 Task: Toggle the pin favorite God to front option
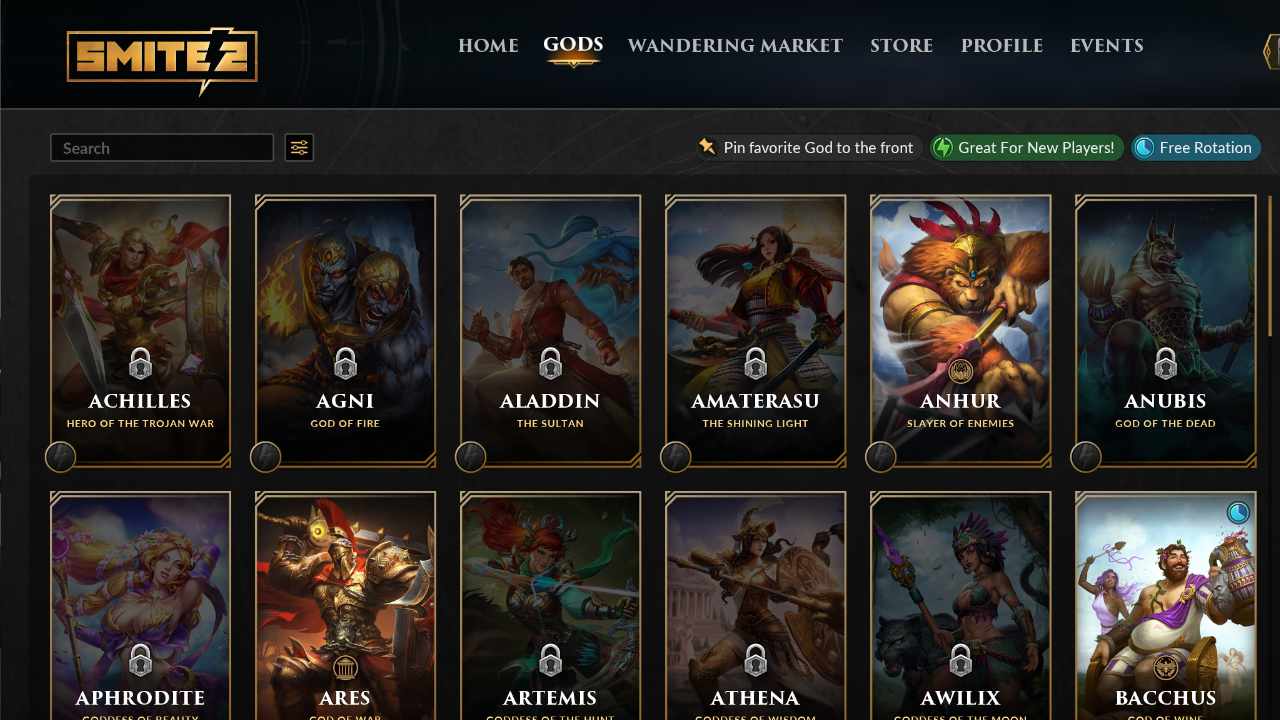[807, 147]
